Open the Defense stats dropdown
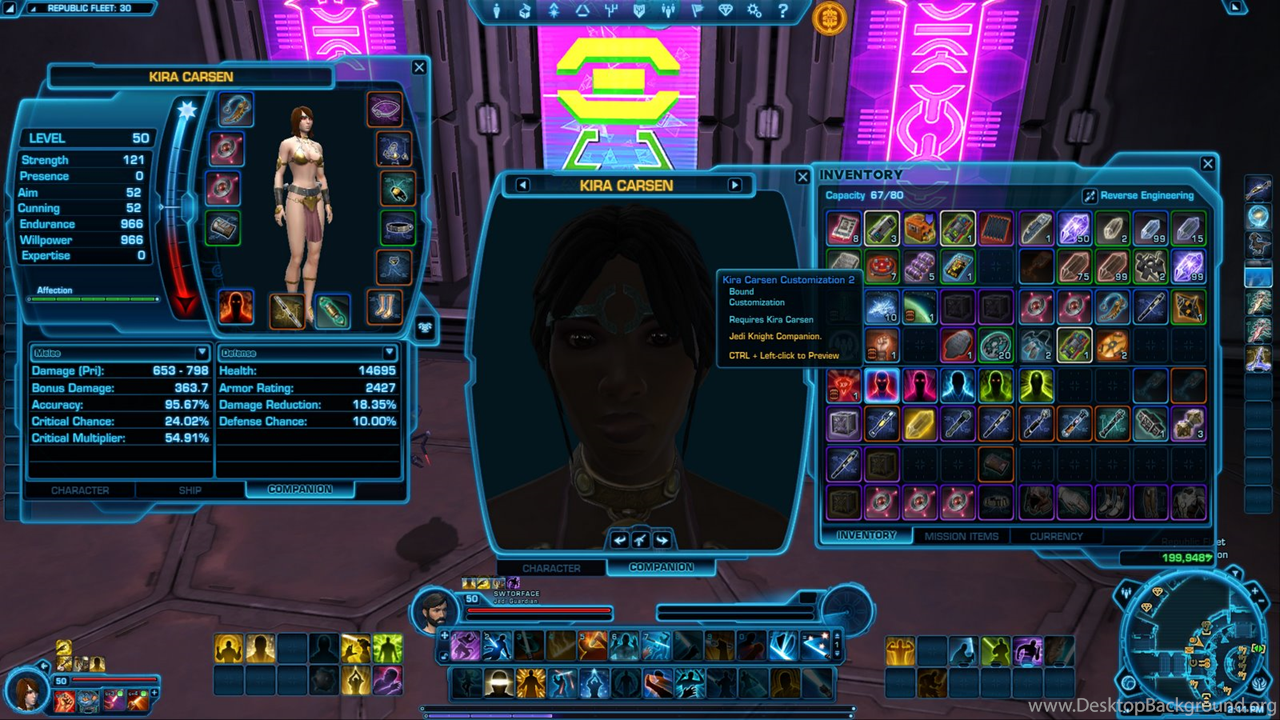The height and width of the screenshot is (720, 1280). 308,353
